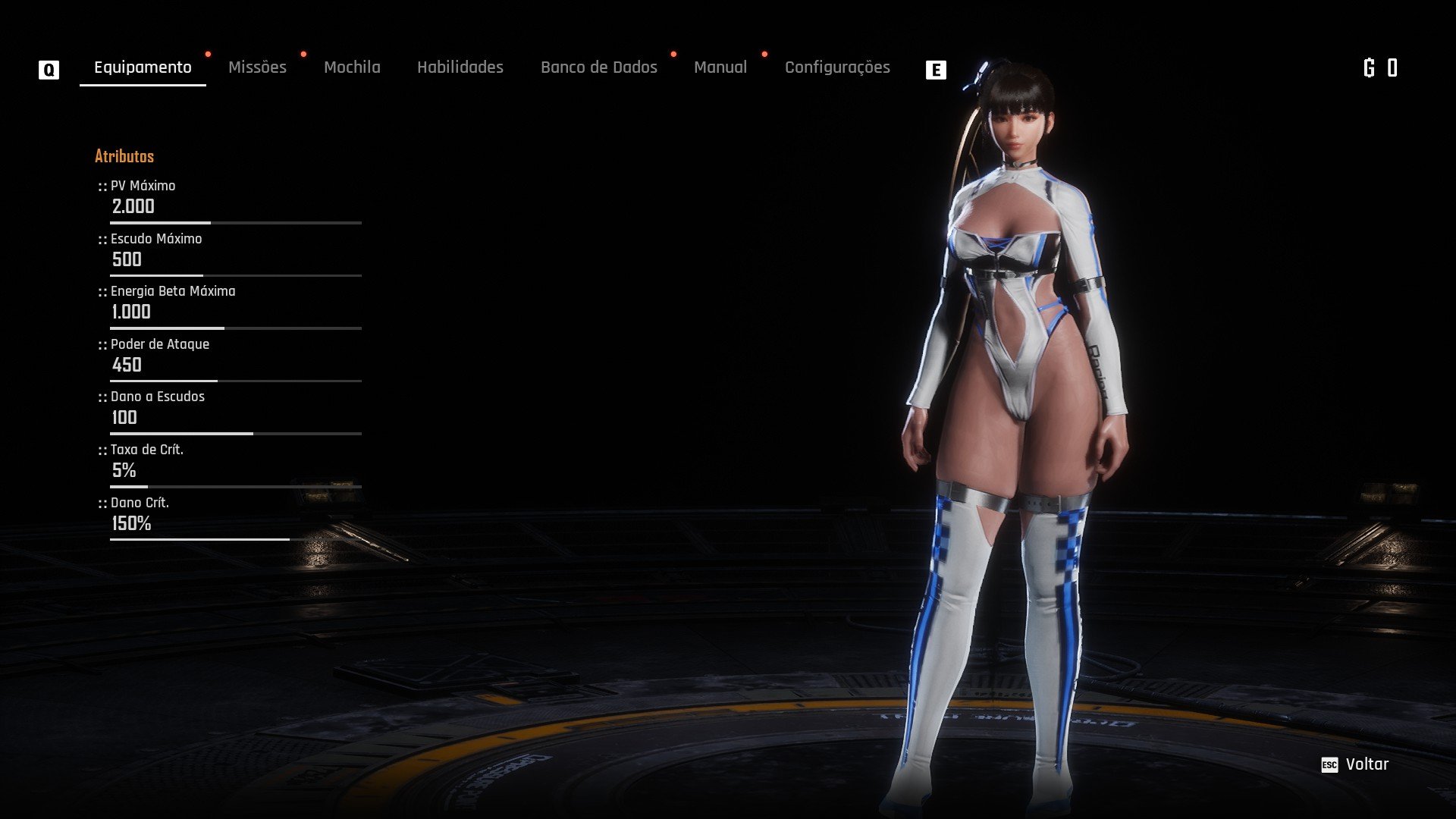
Task: Select the Equipamento tab
Action: [143, 67]
